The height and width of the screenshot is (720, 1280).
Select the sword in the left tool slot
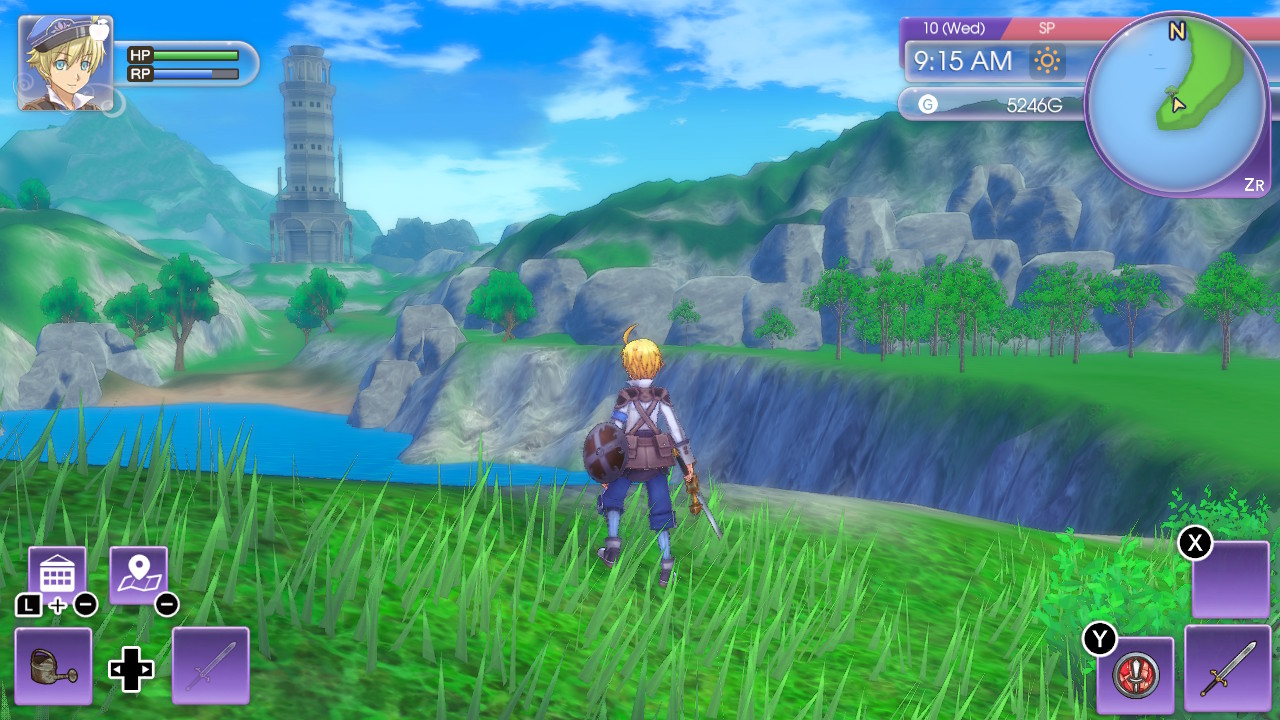(210, 666)
